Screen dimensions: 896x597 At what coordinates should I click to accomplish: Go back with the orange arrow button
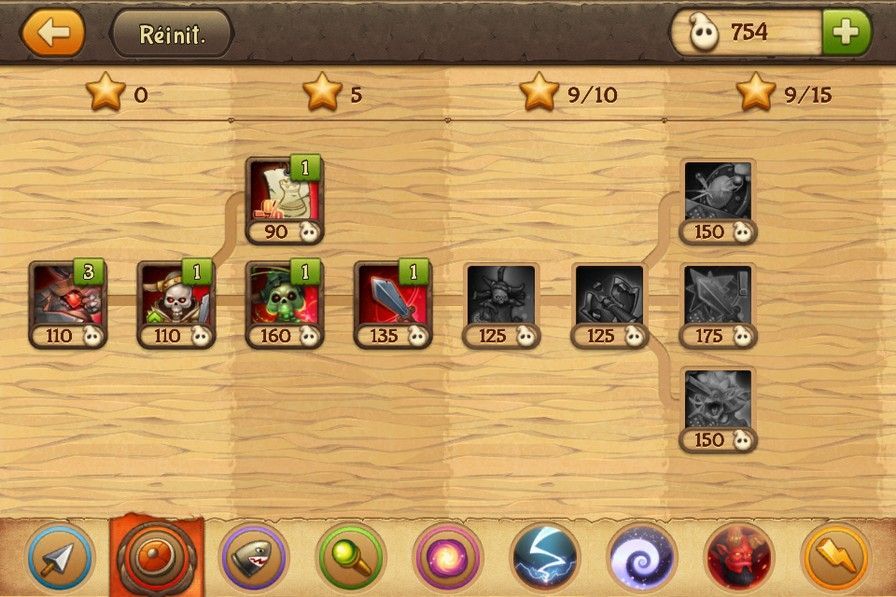pyautogui.click(x=52, y=32)
